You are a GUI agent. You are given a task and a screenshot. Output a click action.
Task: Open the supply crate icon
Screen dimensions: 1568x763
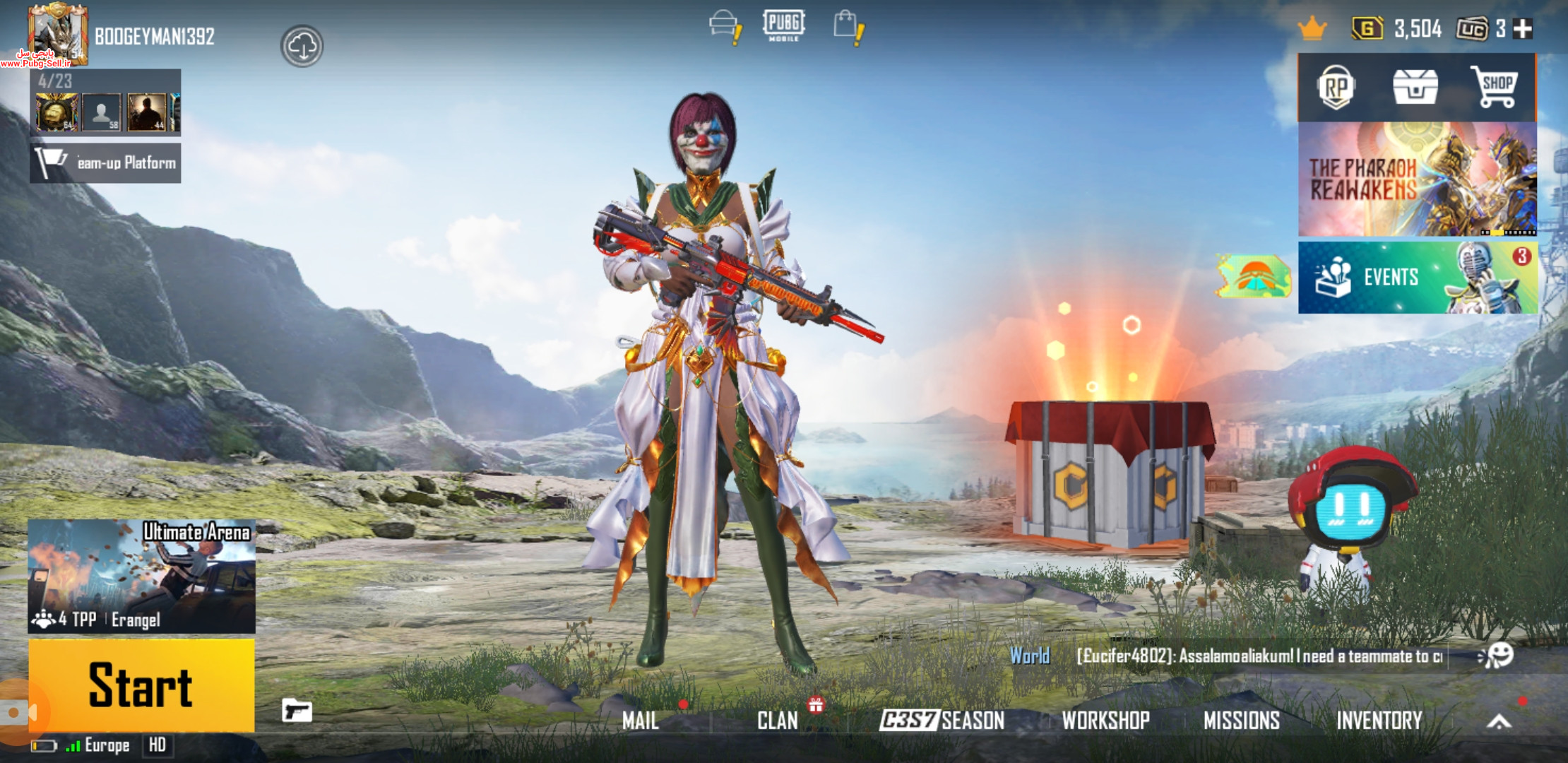[x=1415, y=88]
